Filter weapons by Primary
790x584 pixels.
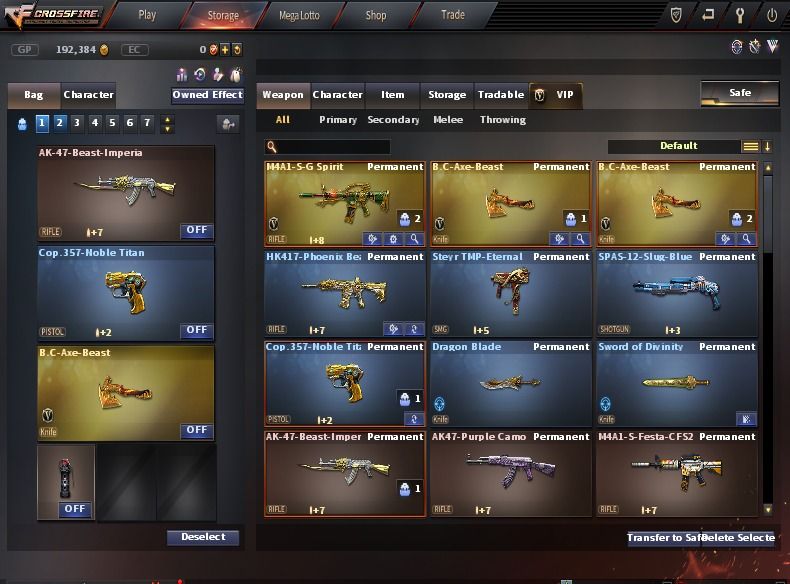pyautogui.click(x=338, y=120)
